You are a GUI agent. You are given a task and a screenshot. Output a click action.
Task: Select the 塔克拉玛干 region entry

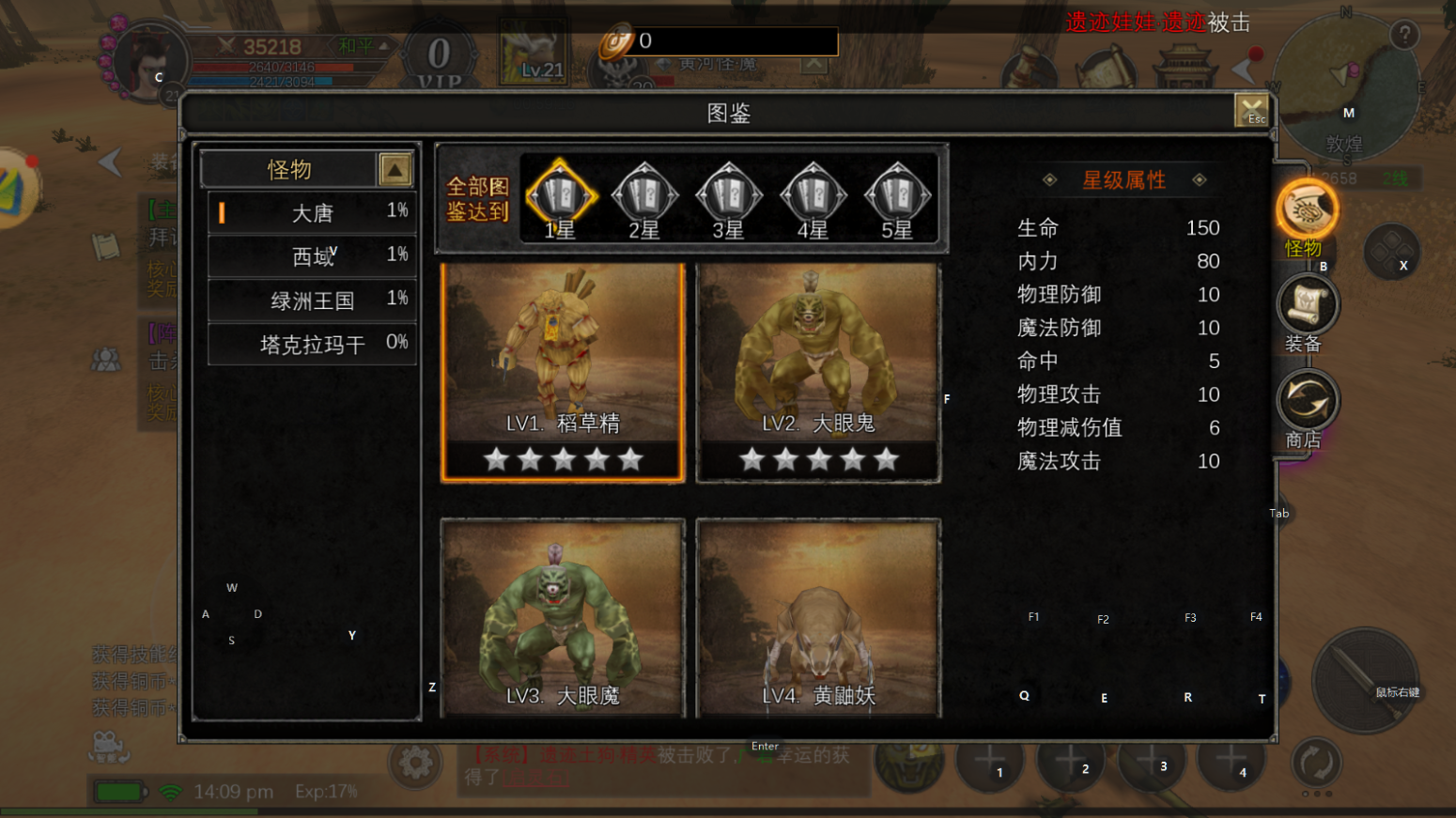pos(312,344)
